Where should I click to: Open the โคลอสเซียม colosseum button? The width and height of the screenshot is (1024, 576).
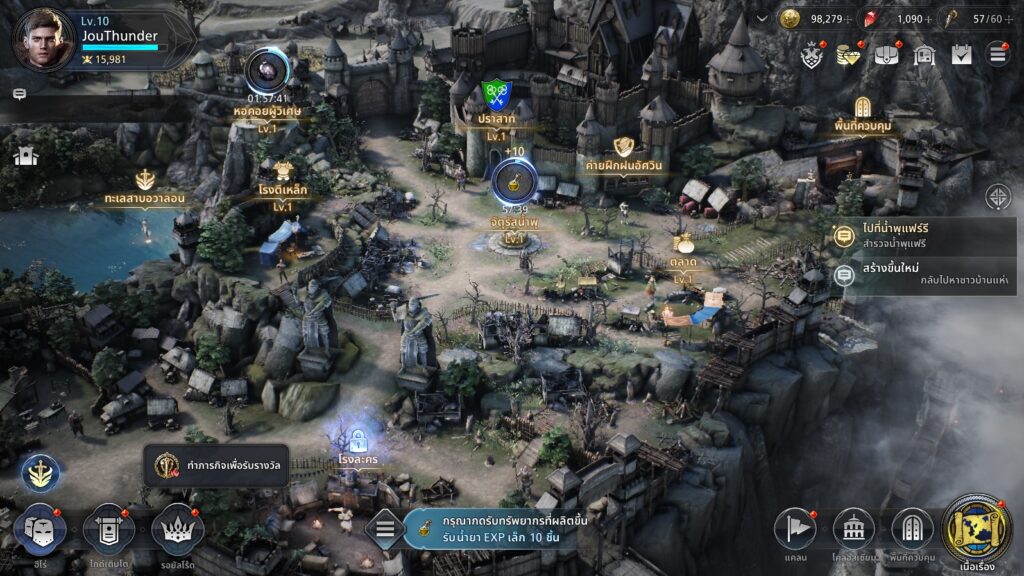click(853, 527)
